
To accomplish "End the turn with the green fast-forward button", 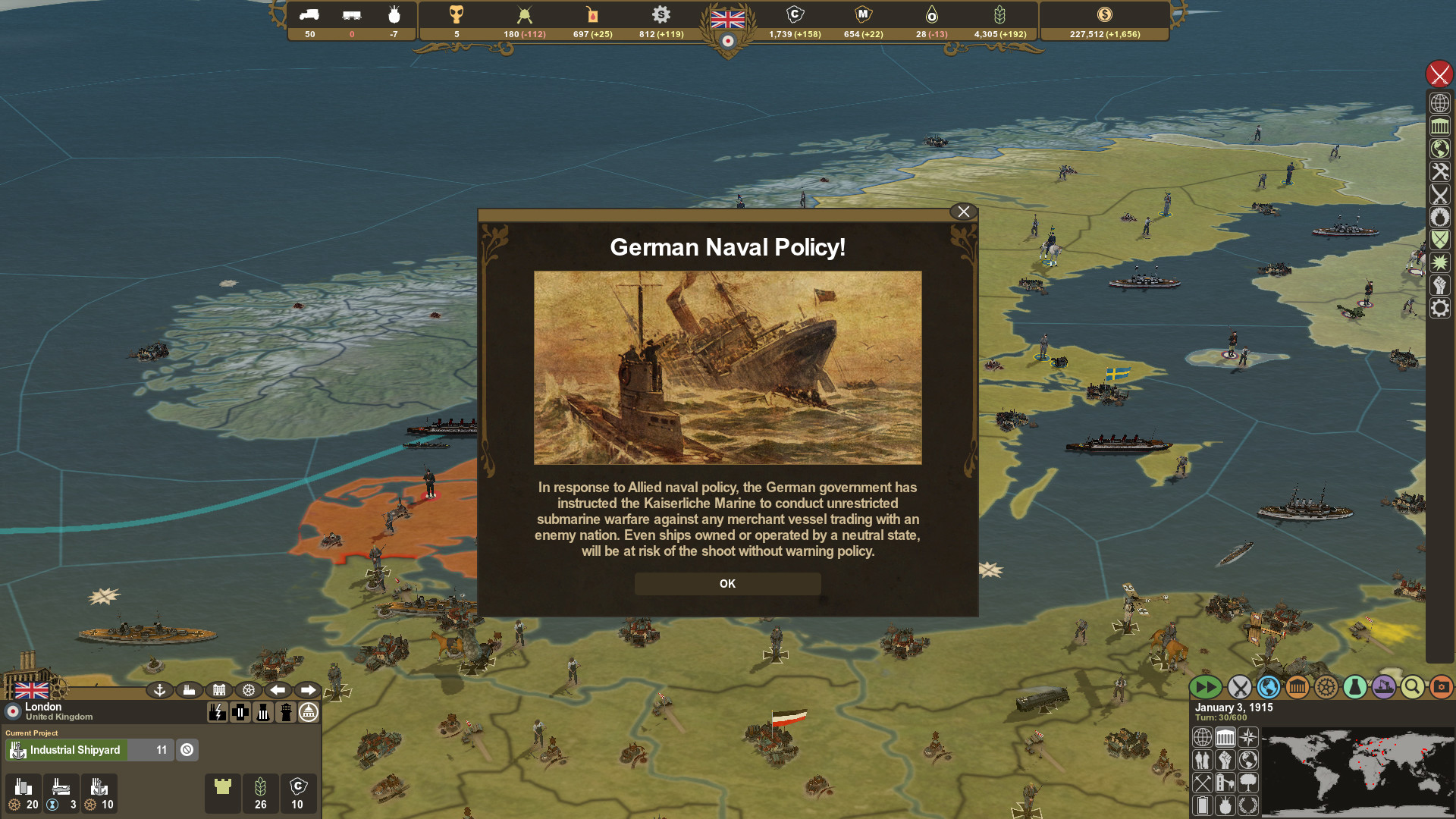I will click(1205, 688).
